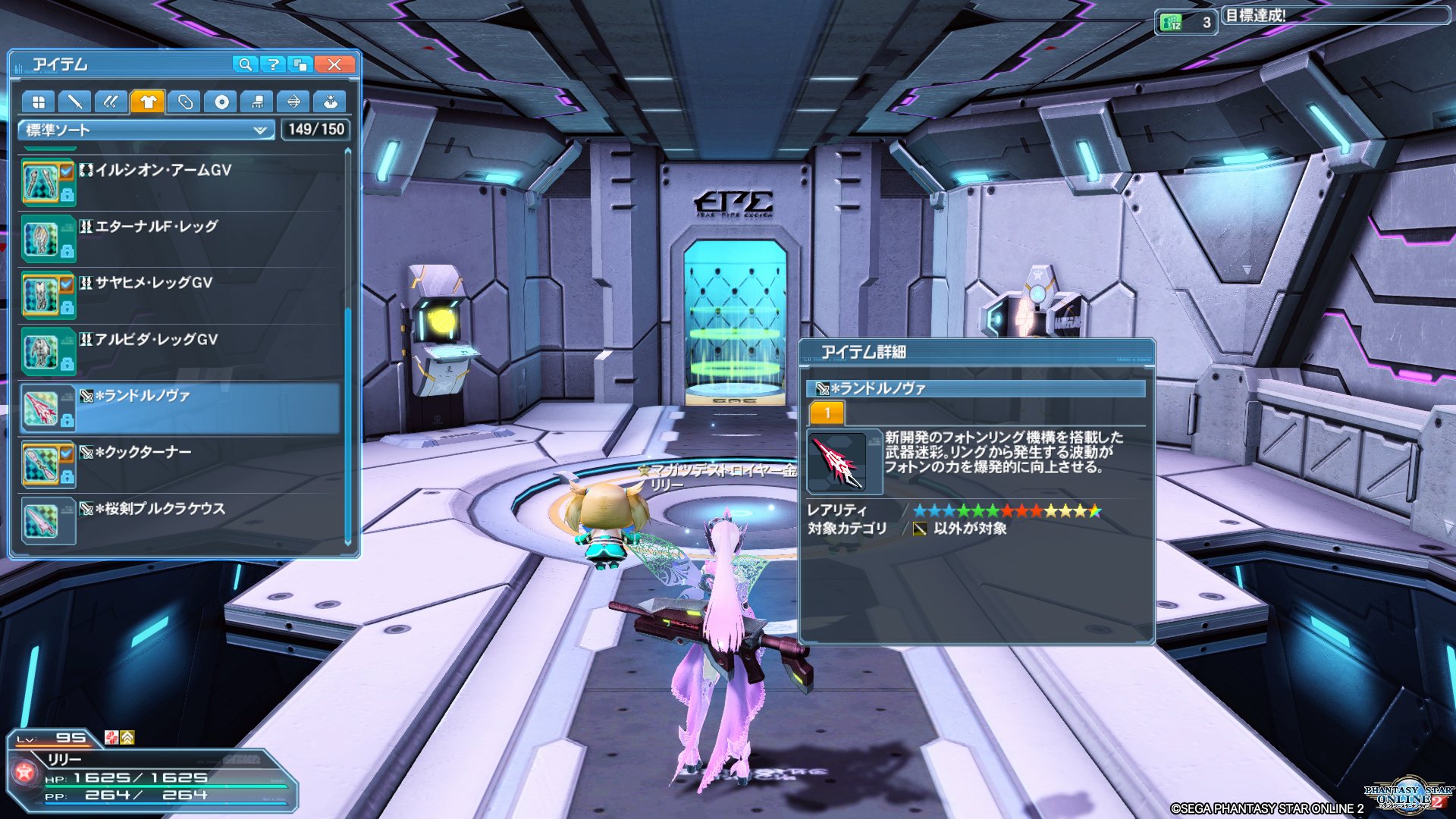Select the disc category icon

[x=221, y=101]
